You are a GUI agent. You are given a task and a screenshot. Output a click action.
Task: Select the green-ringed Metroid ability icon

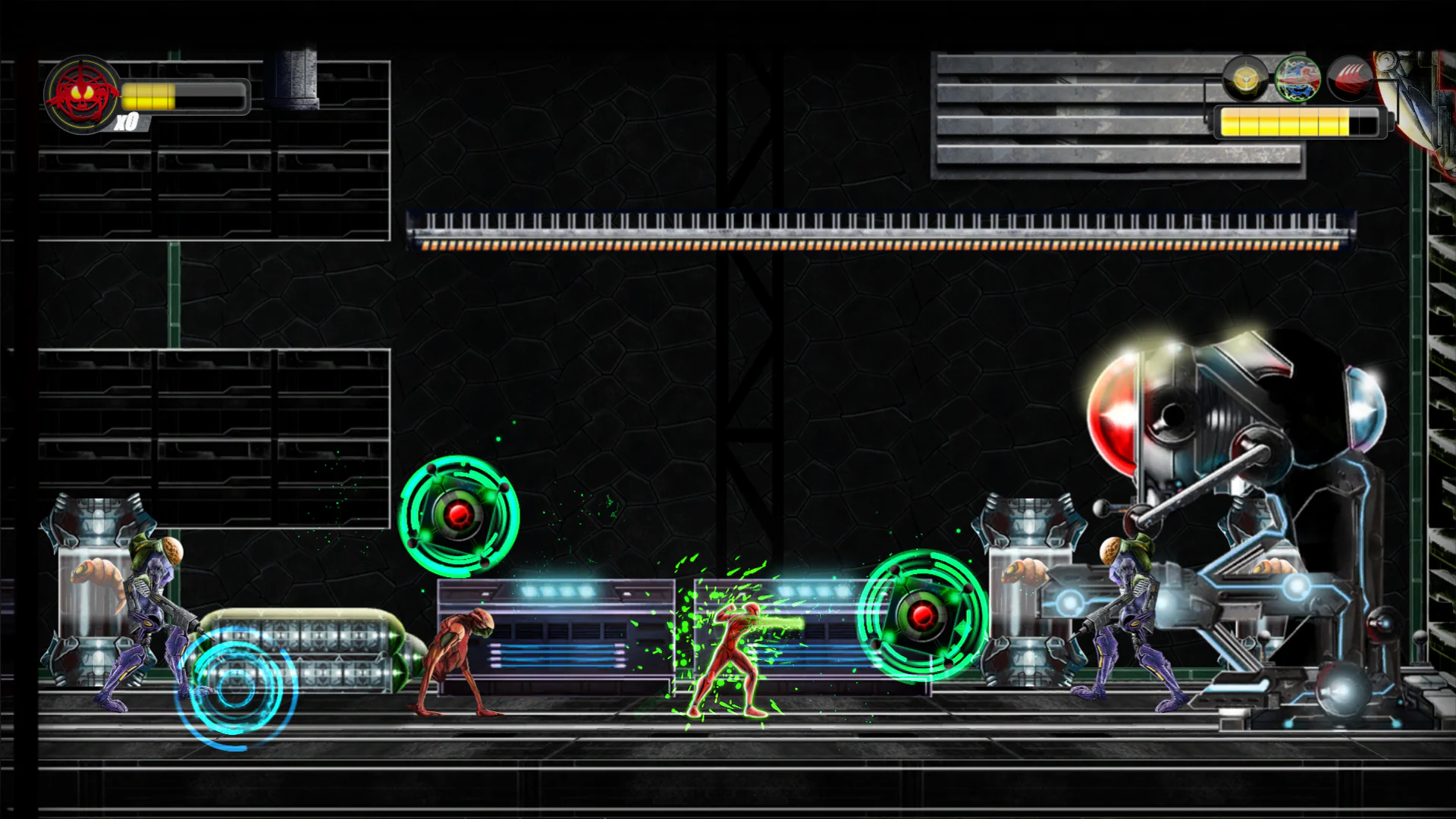pyautogui.click(x=1298, y=80)
